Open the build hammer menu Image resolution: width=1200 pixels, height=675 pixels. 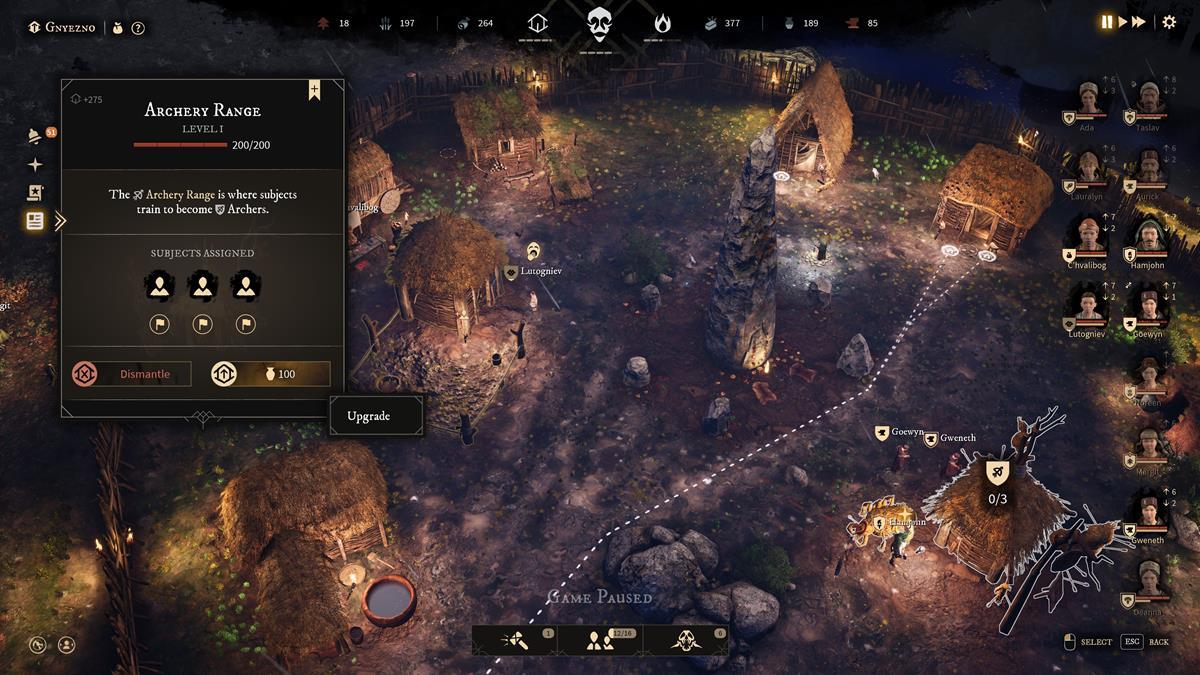[516, 641]
